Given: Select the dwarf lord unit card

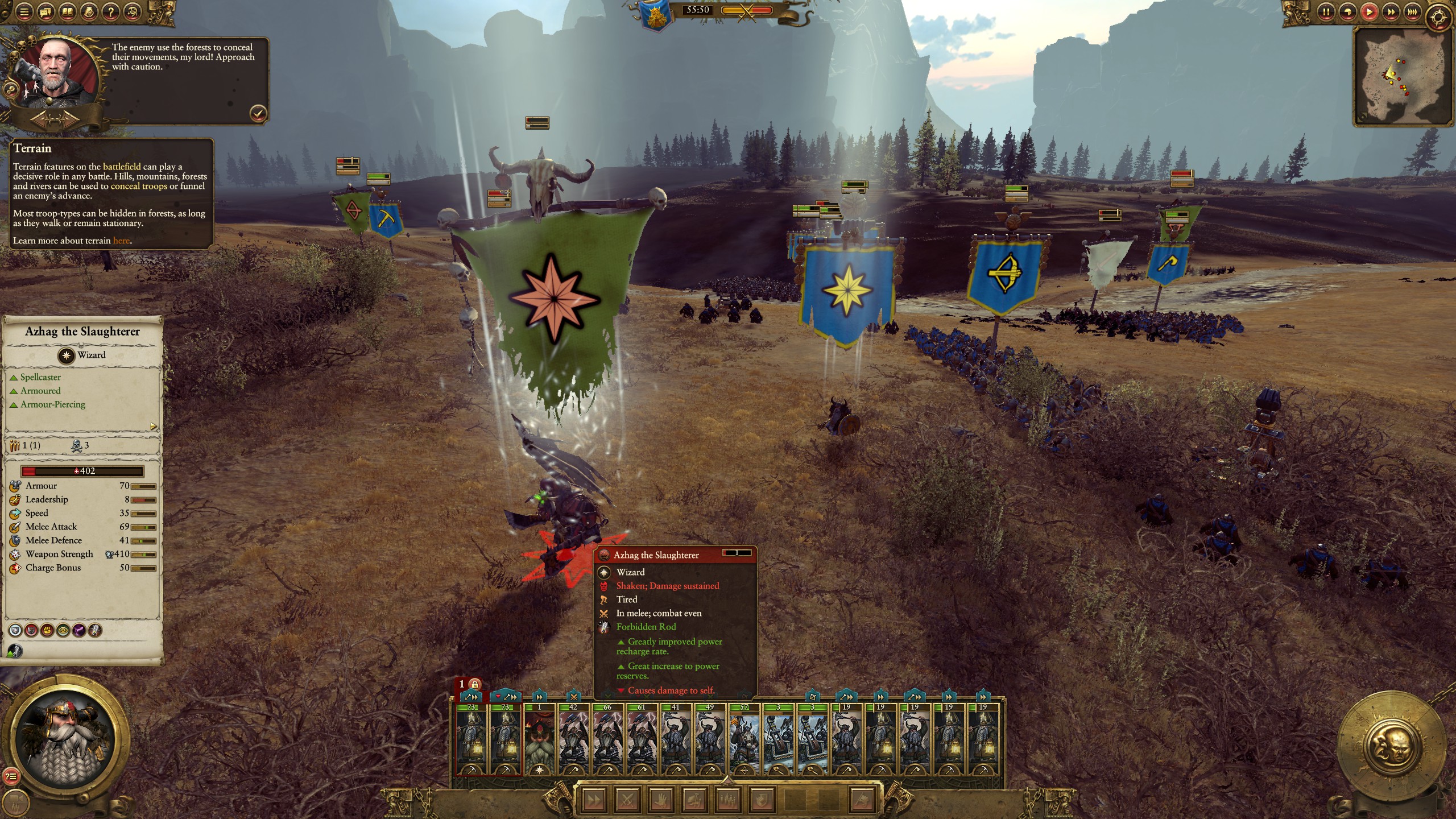Looking at the screenshot, I should pos(539,741).
